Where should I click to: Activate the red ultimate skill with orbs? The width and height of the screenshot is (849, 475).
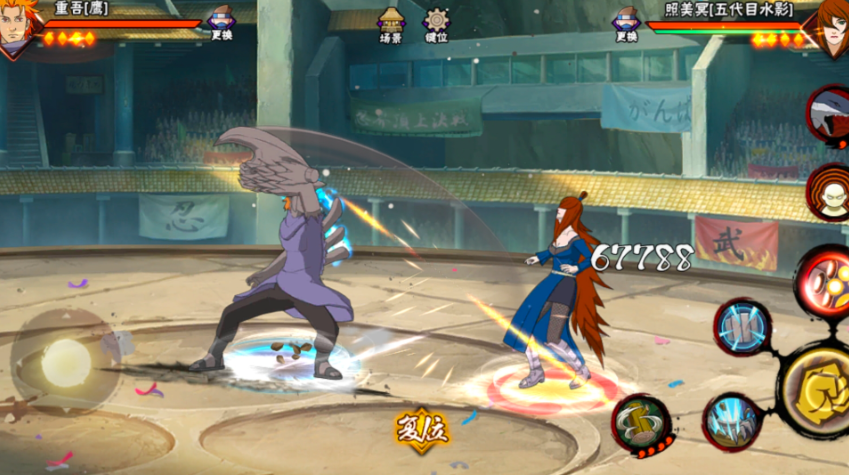click(x=824, y=281)
